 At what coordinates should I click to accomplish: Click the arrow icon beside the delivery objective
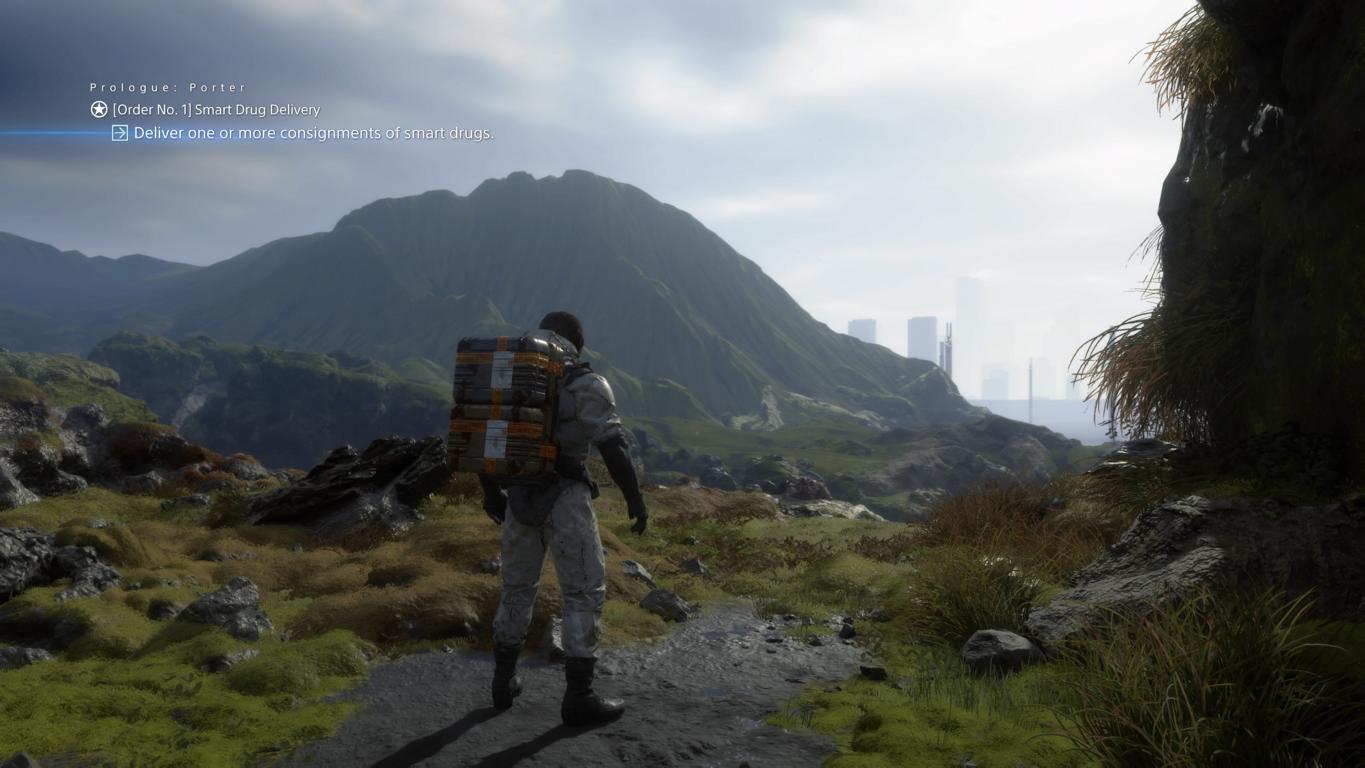(x=120, y=133)
